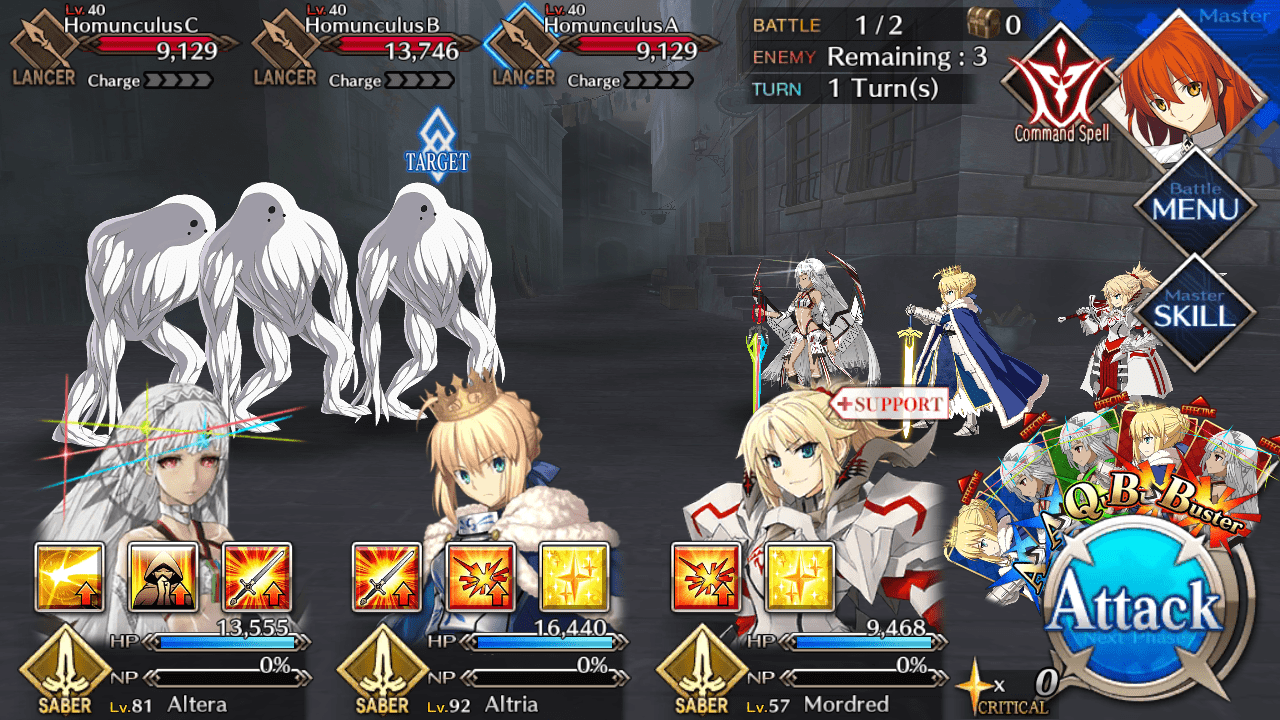Activate Mordred's red burst skill

pyautogui.click(x=706, y=577)
